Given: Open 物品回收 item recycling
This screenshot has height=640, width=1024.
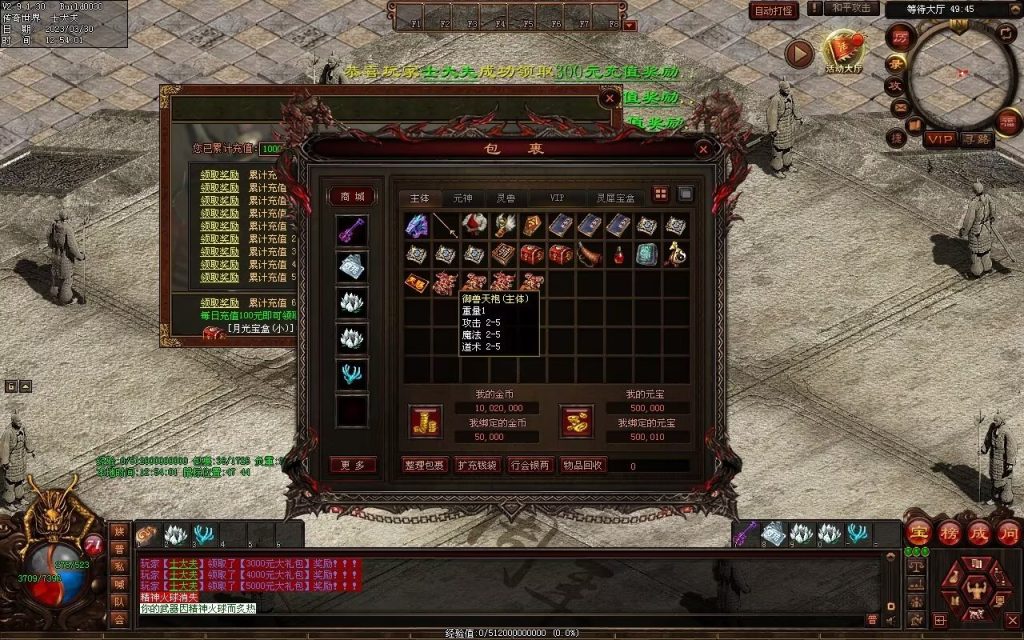Looking at the screenshot, I should 582,465.
